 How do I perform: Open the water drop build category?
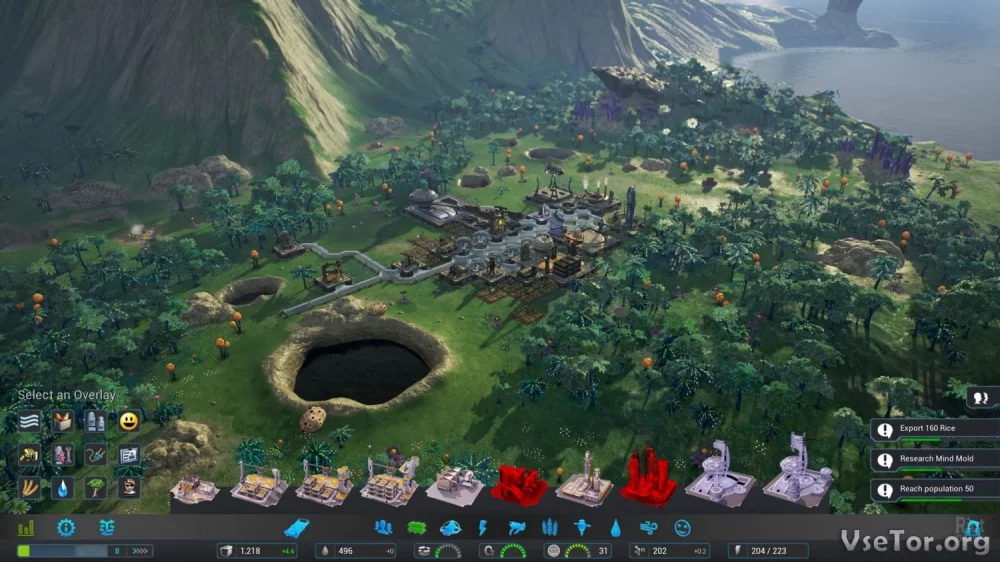(x=615, y=527)
